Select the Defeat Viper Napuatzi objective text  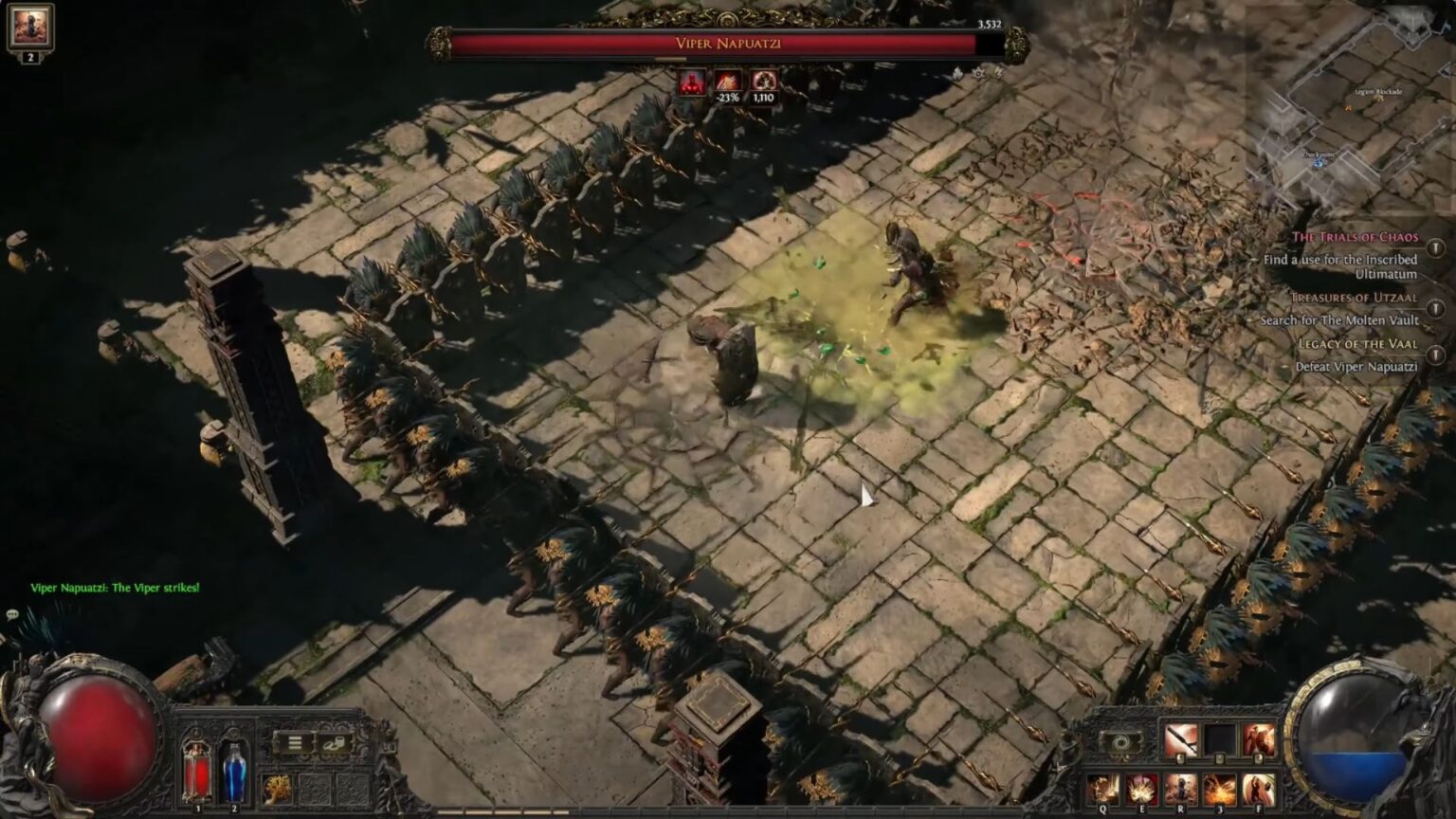(x=1358, y=367)
